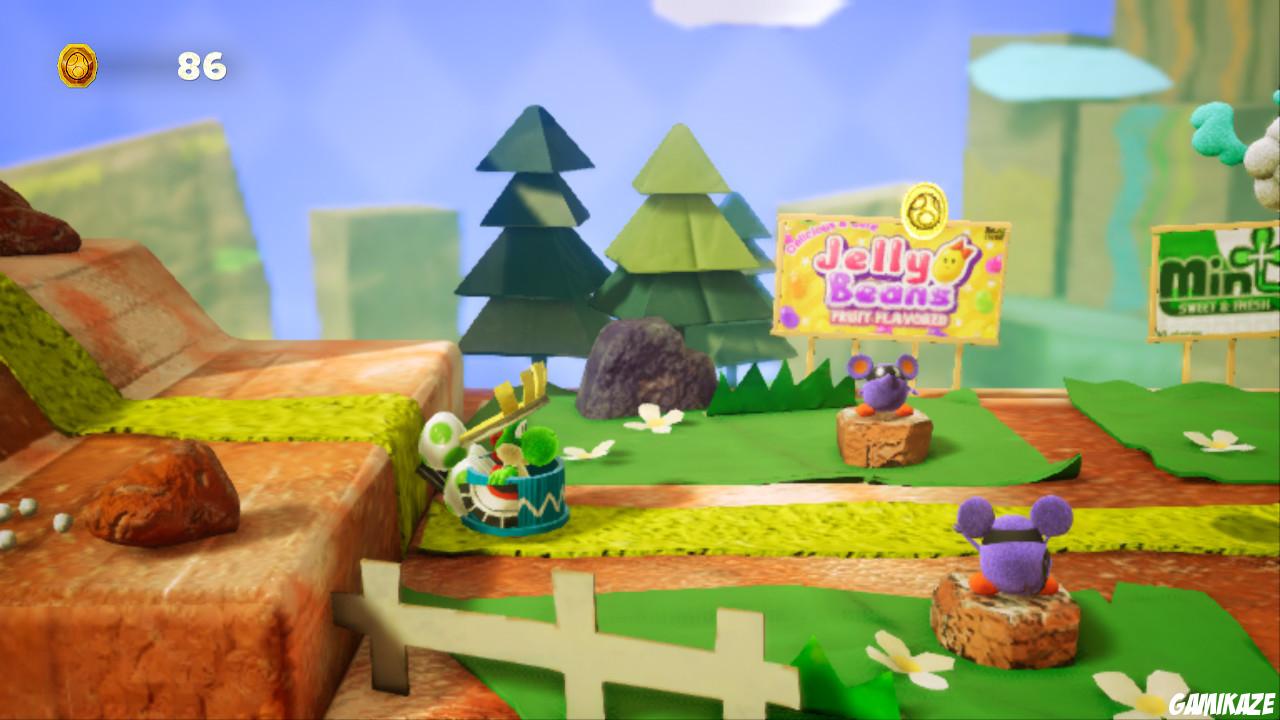
Task: Select the Yoshi eggs stacked on Yoshi's back
Action: 442,440
